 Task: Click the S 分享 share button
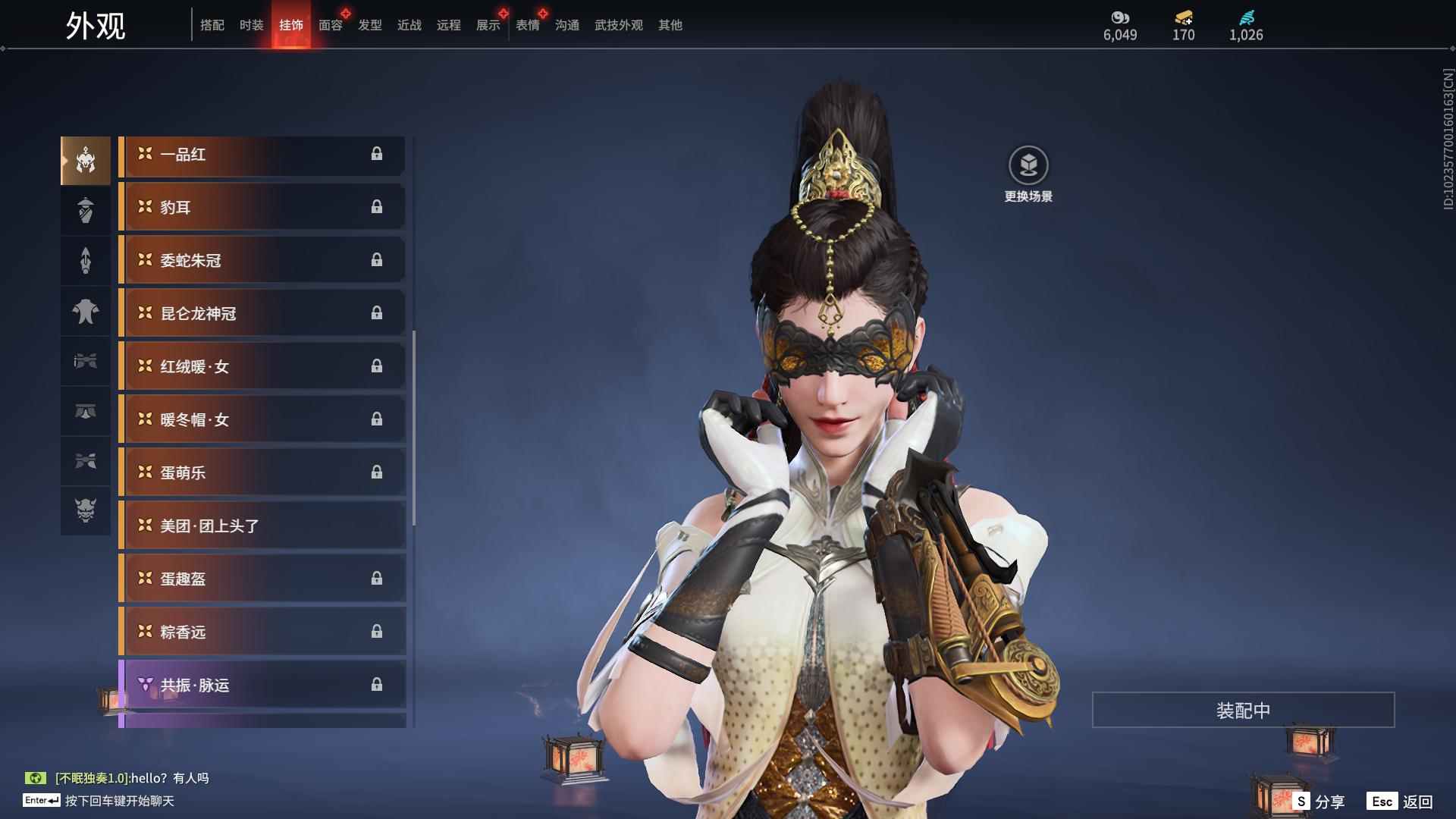[1319, 800]
